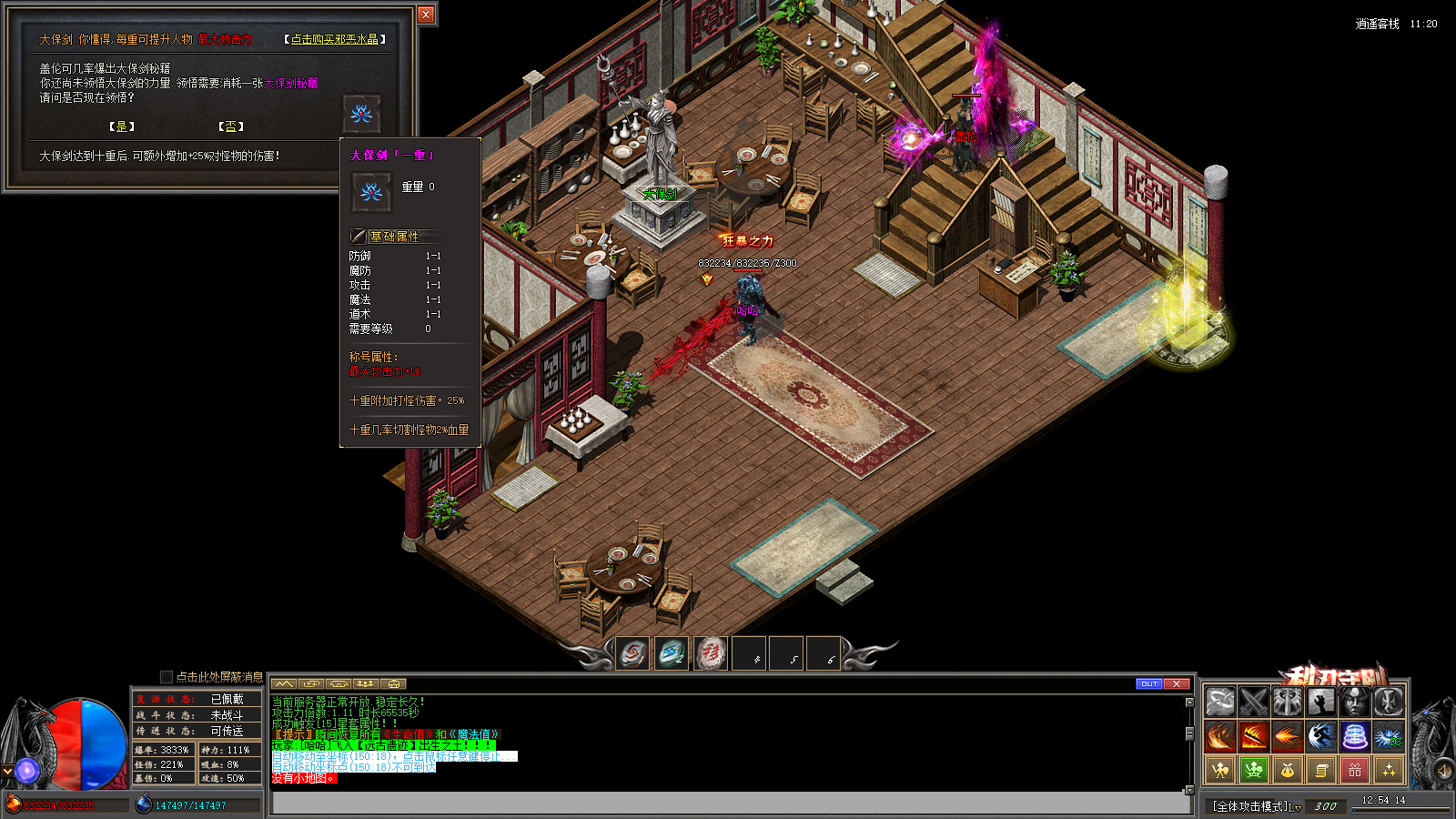Choose 【是】 to learn 大保剑
Screen dimensions: 1456x819
pos(122,126)
